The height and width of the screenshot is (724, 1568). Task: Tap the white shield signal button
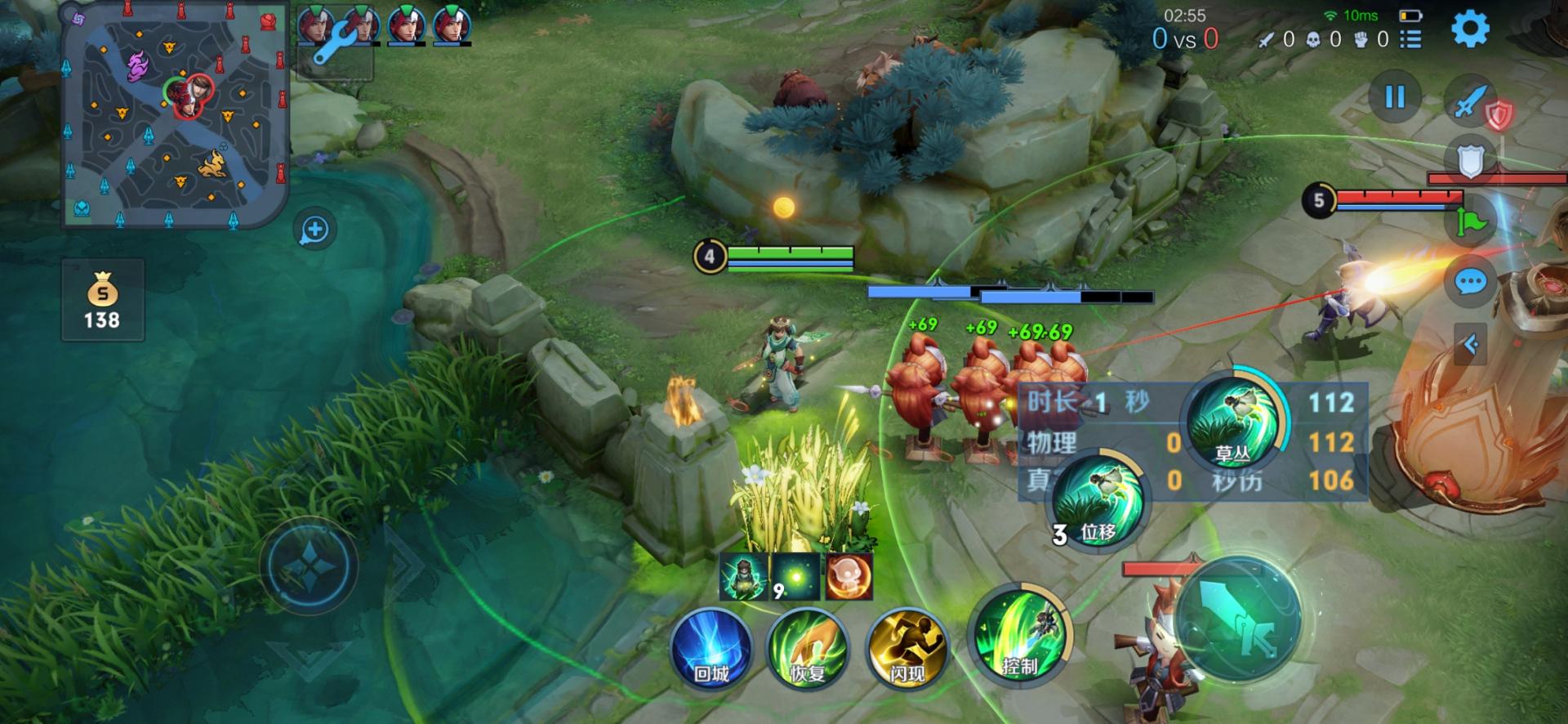coord(1470,162)
